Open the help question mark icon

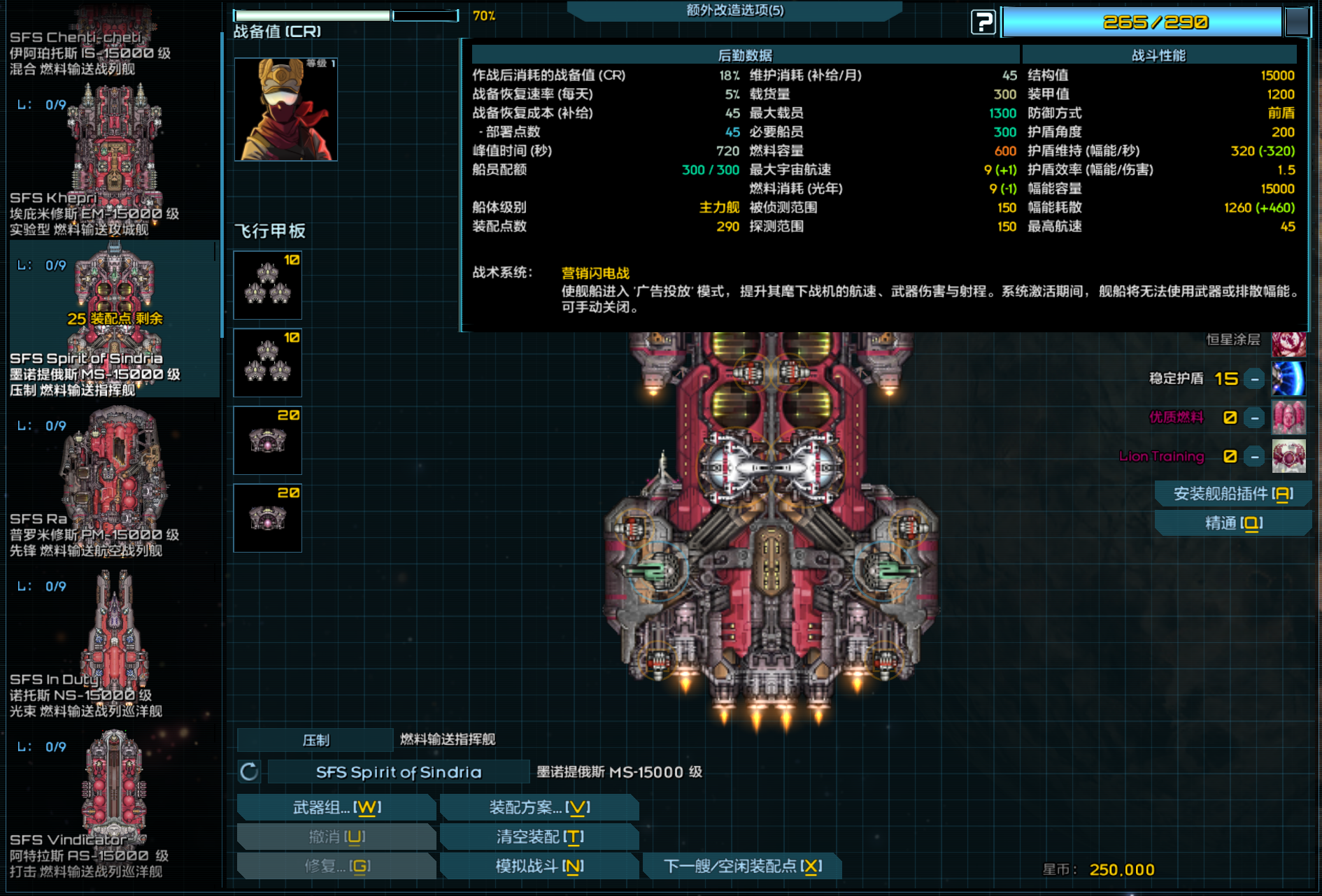point(983,22)
